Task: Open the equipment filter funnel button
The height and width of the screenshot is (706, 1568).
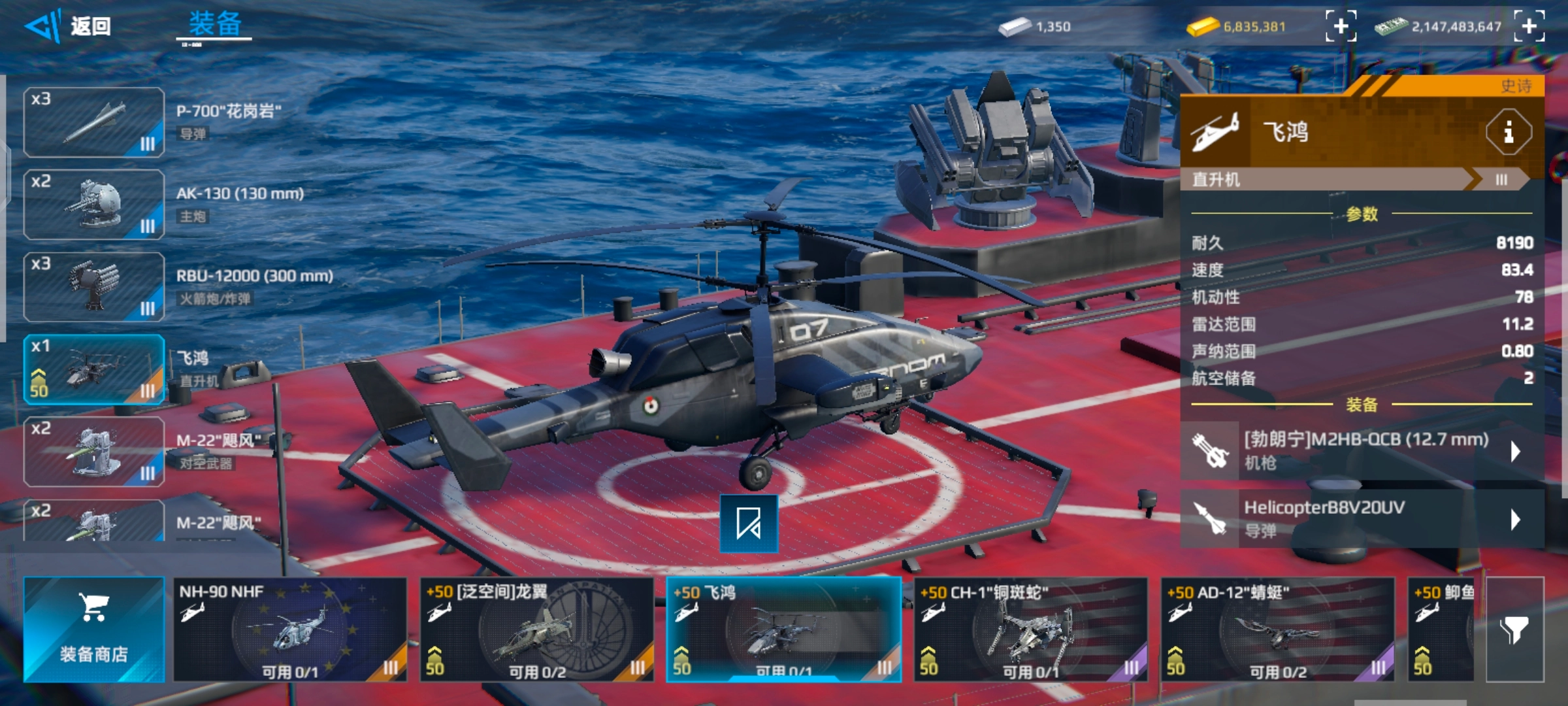Action: click(x=1514, y=630)
